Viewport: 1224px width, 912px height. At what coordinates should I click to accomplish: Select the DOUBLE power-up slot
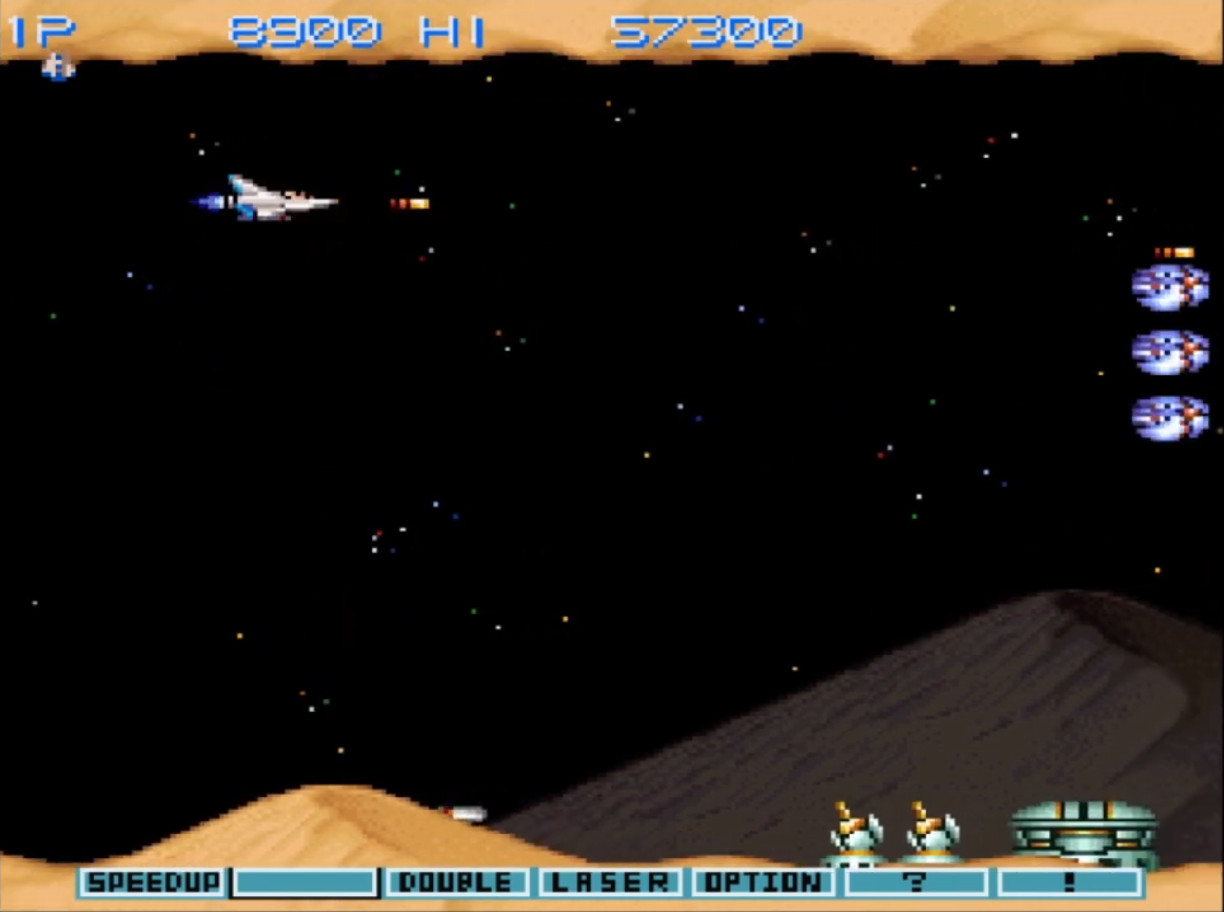coord(459,883)
